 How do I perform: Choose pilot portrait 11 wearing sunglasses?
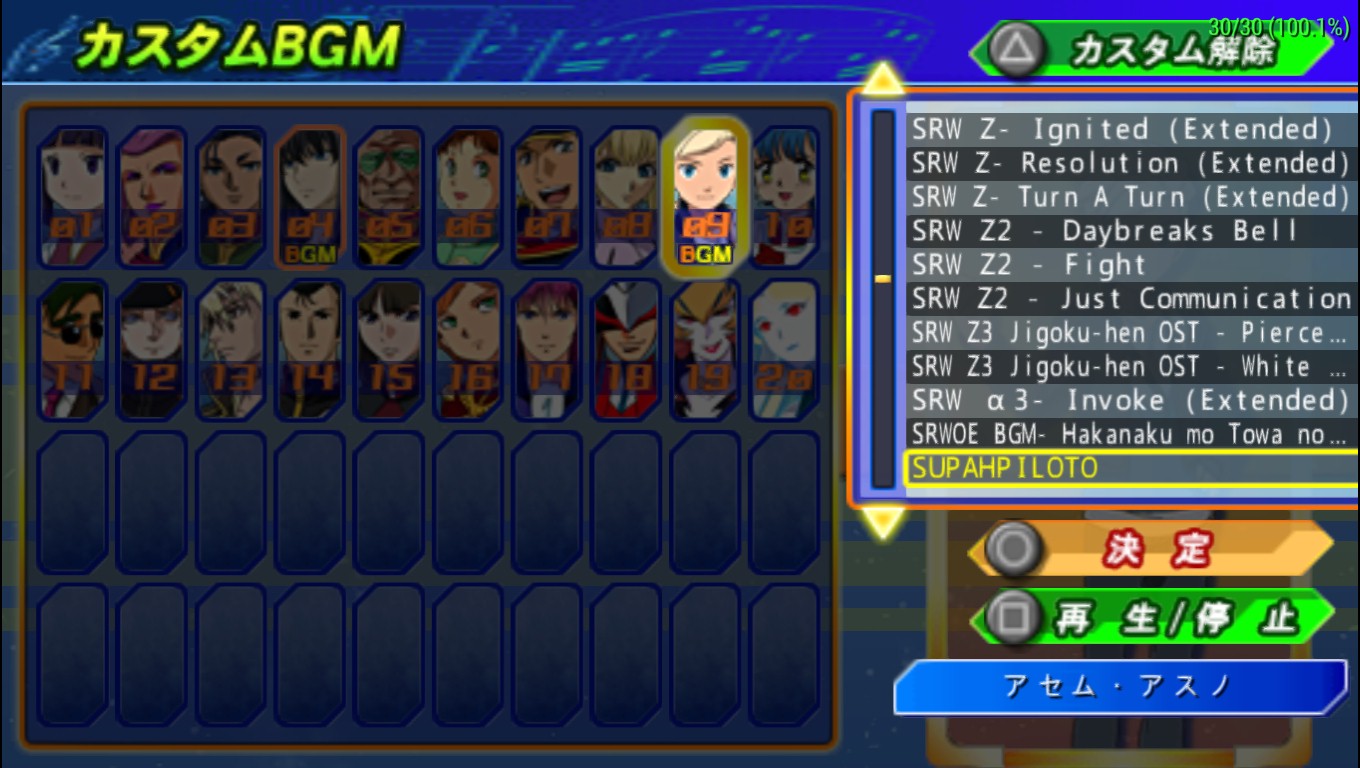click(73, 349)
